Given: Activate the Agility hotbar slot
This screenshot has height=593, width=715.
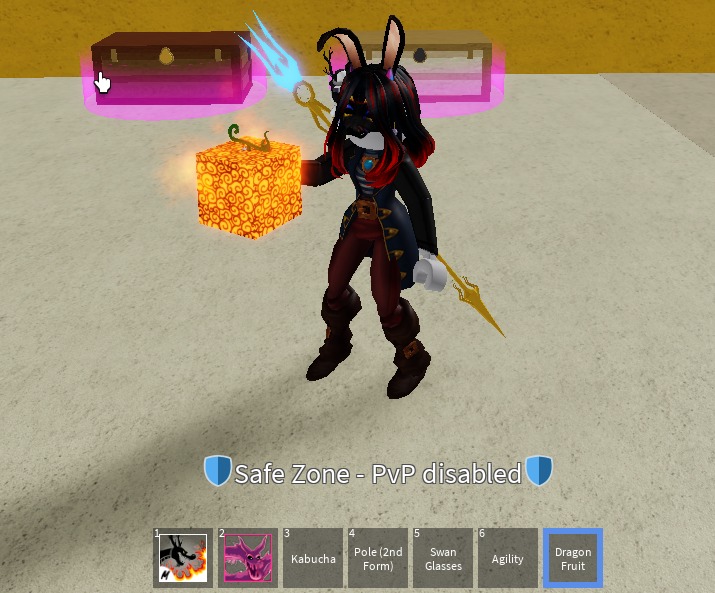Looking at the screenshot, I should pyautogui.click(x=508, y=558).
